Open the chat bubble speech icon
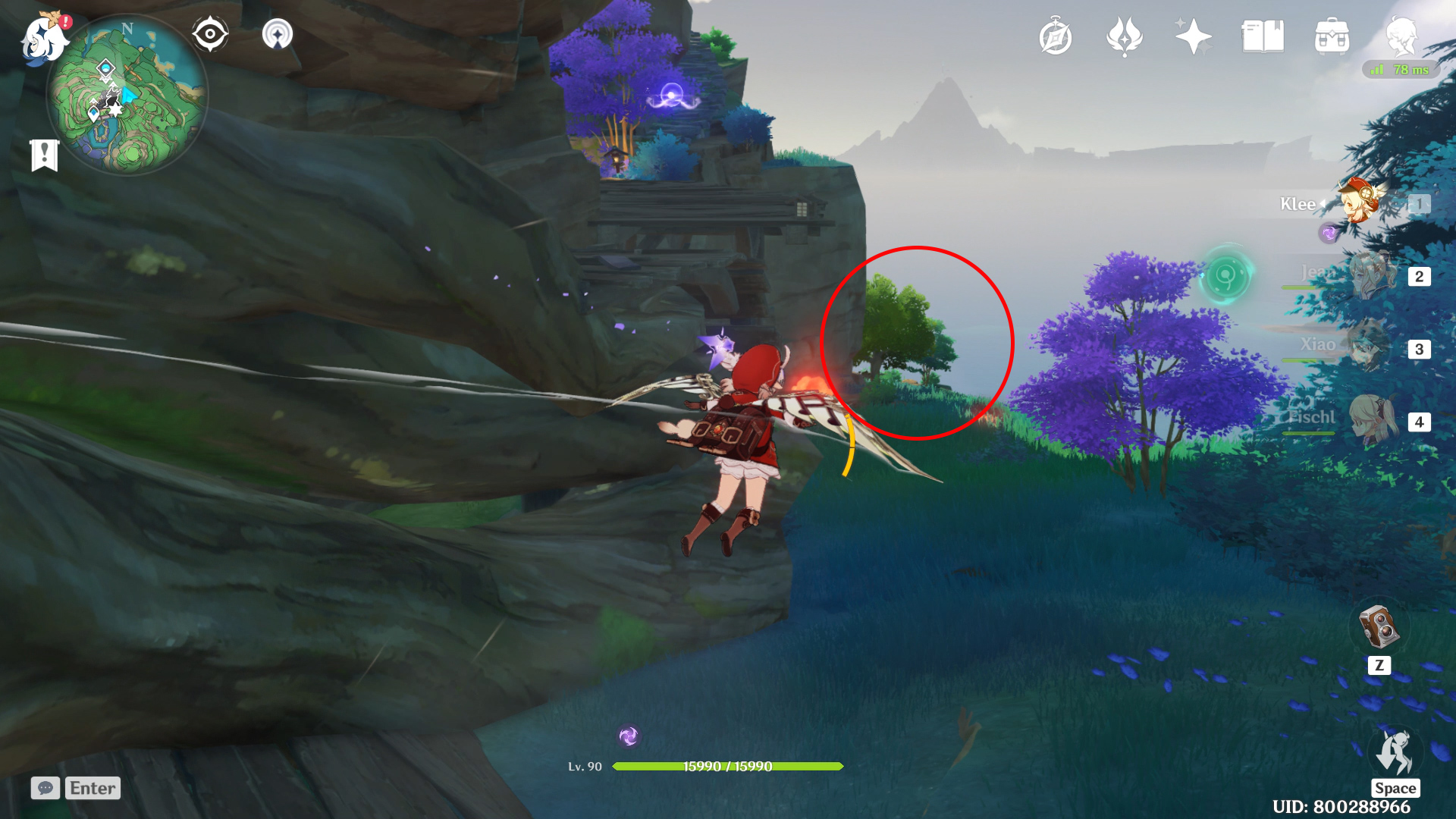 click(x=45, y=788)
